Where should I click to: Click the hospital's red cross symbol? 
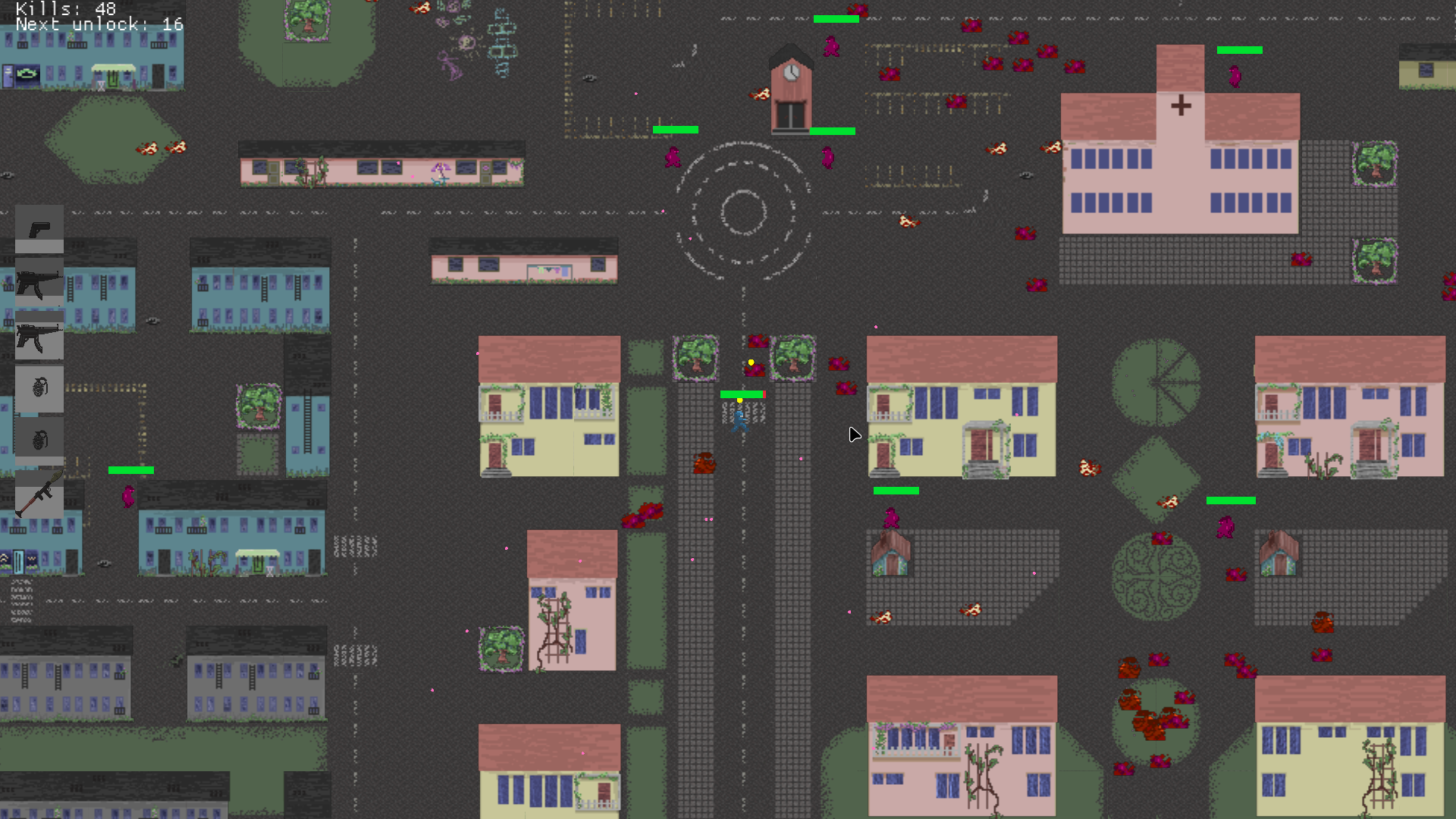(1180, 105)
